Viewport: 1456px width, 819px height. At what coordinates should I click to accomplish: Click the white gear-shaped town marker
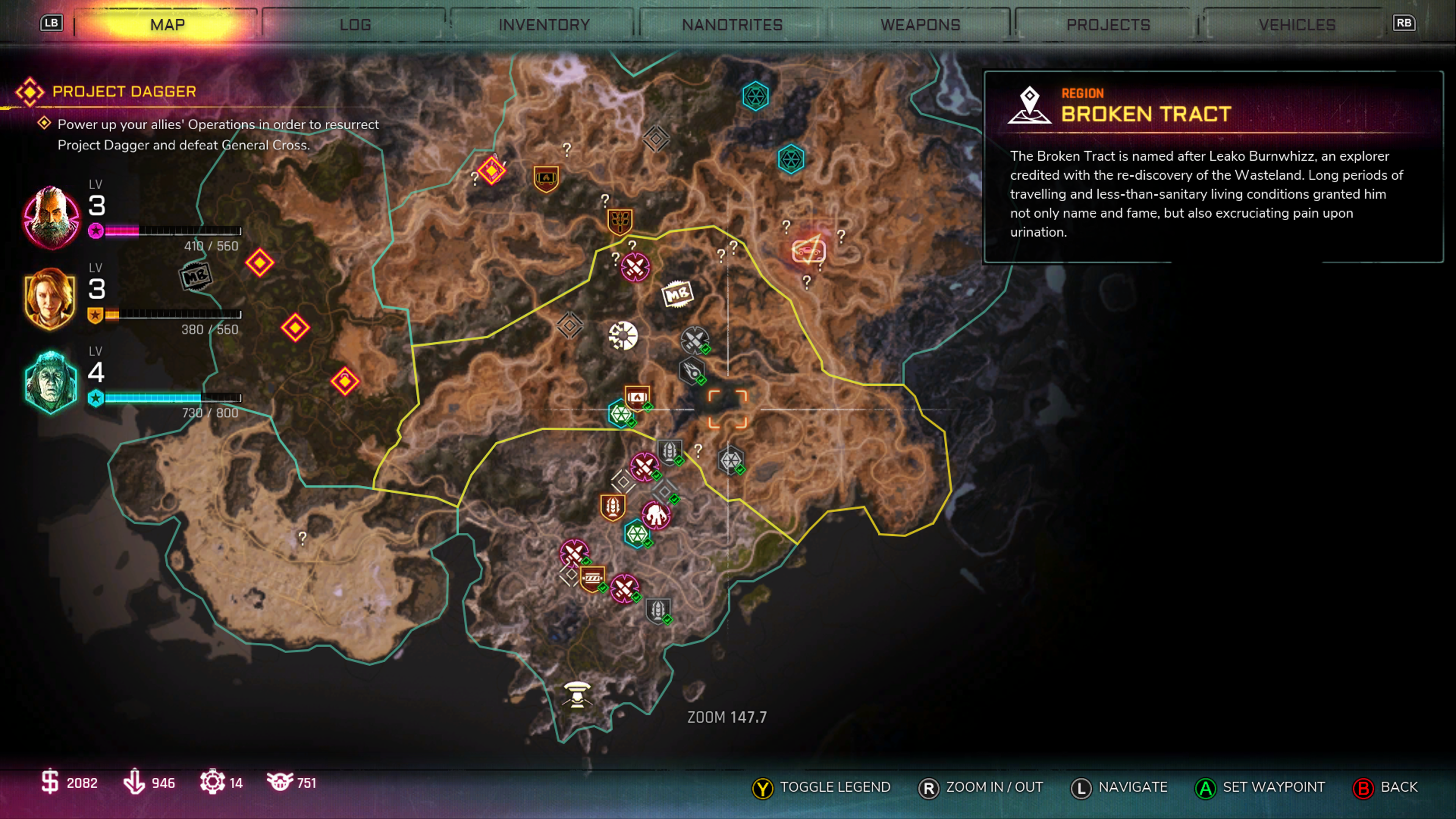pyautogui.click(x=623, y=336)
